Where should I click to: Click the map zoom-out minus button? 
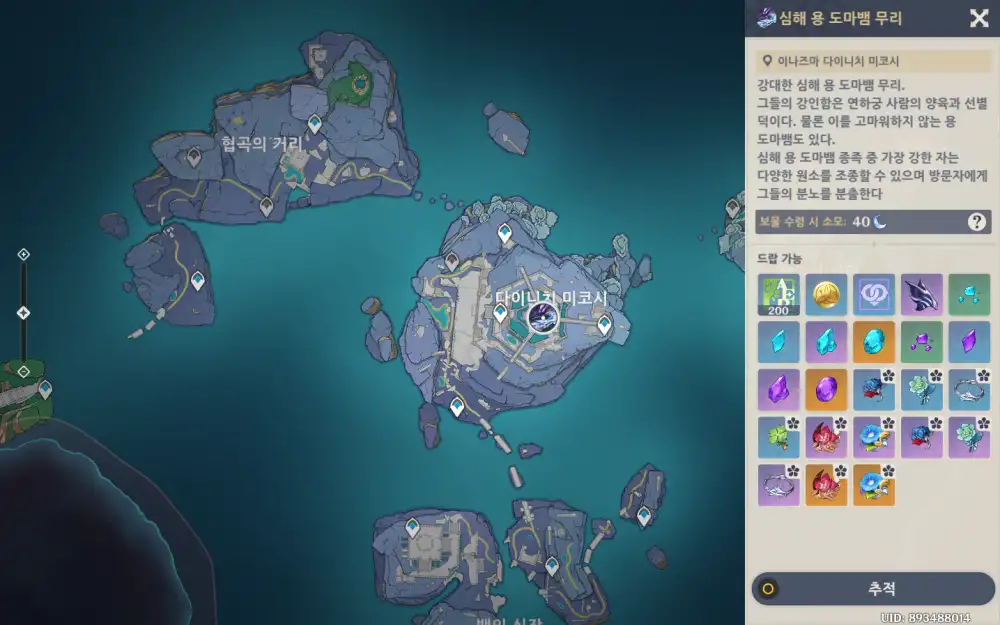click(x=24, y=372)
